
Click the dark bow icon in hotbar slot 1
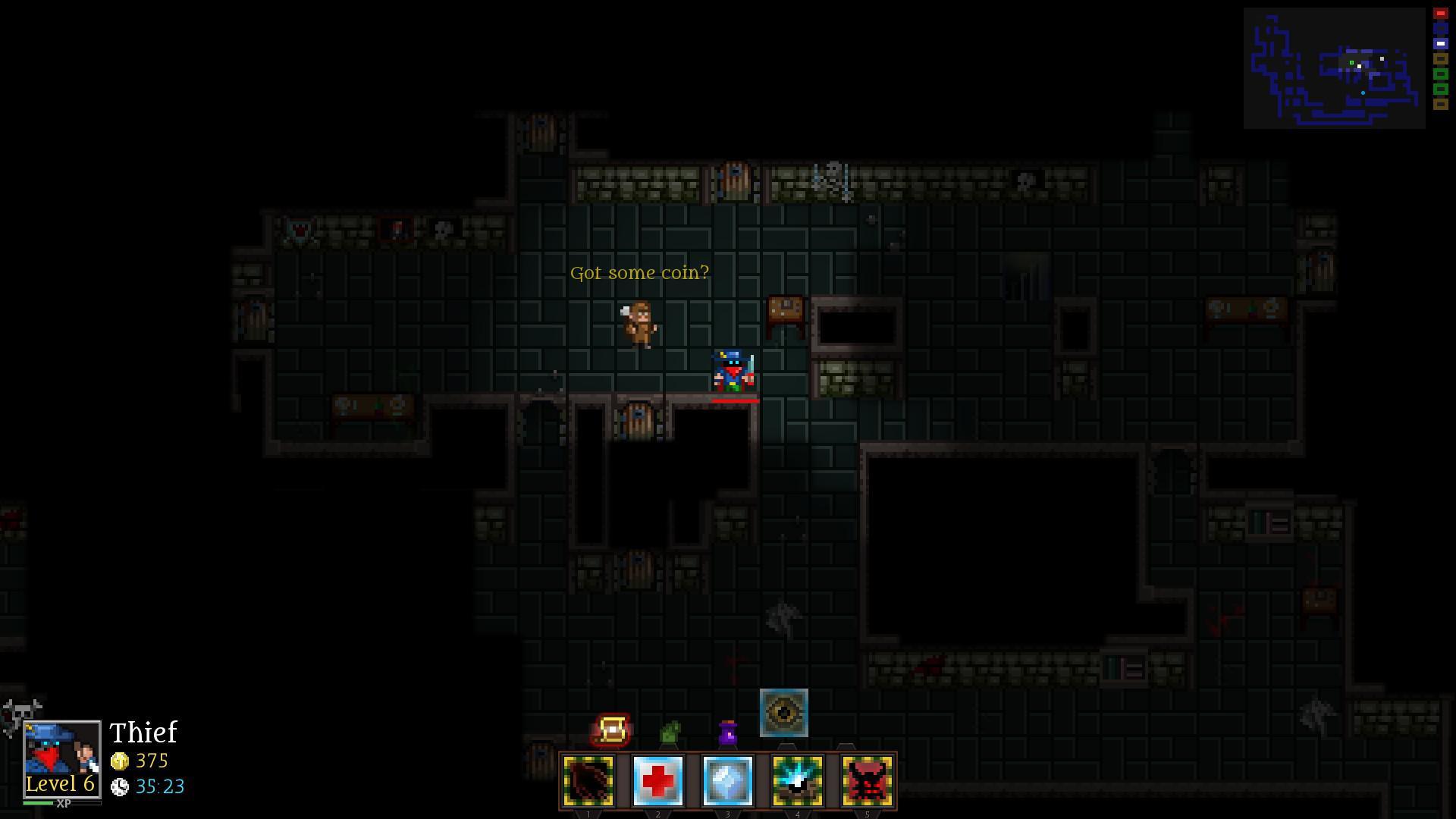click(x=588, y=780)
